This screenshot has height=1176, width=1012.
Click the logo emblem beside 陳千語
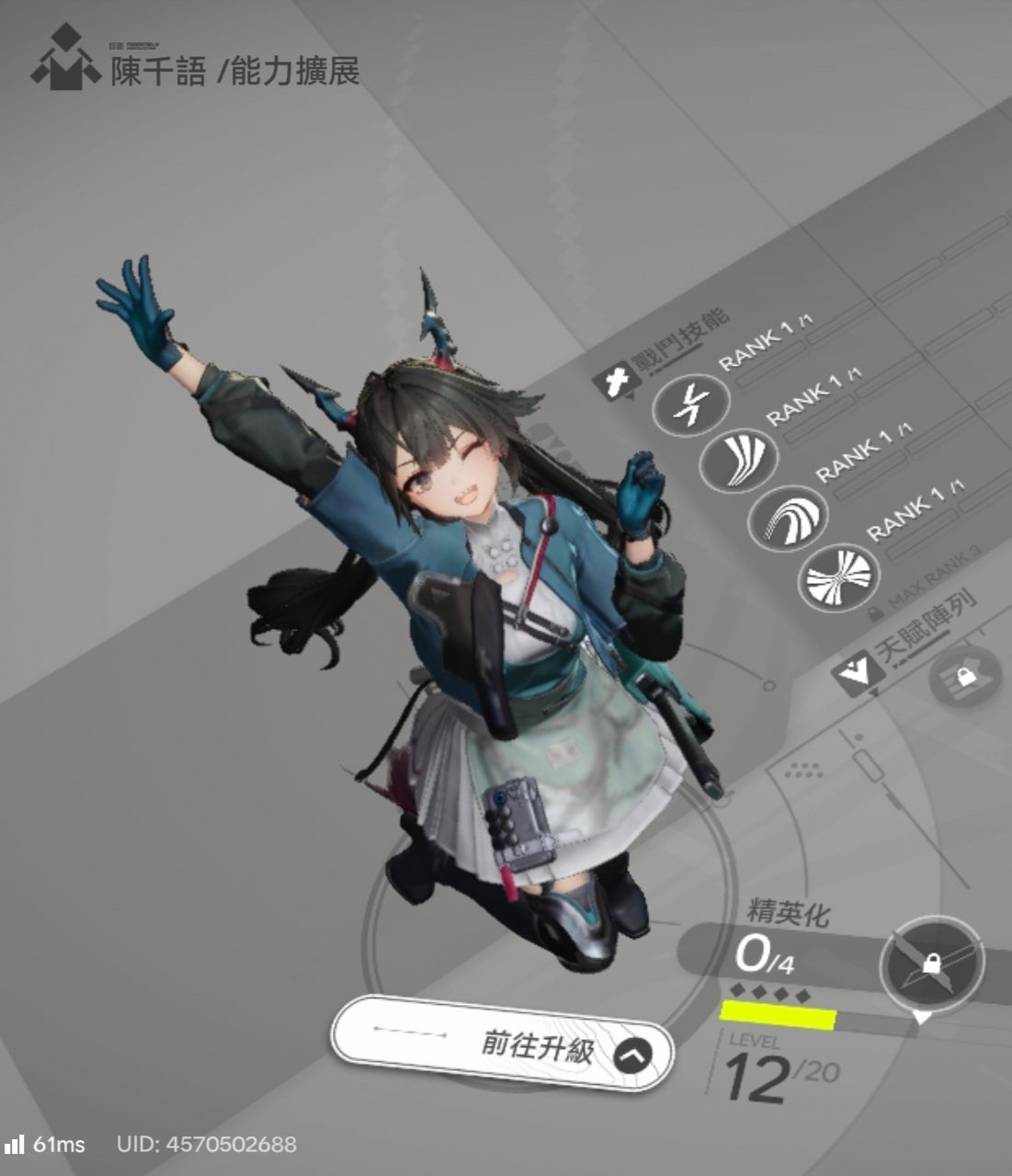pyautogui.click(x=65, y=60)
